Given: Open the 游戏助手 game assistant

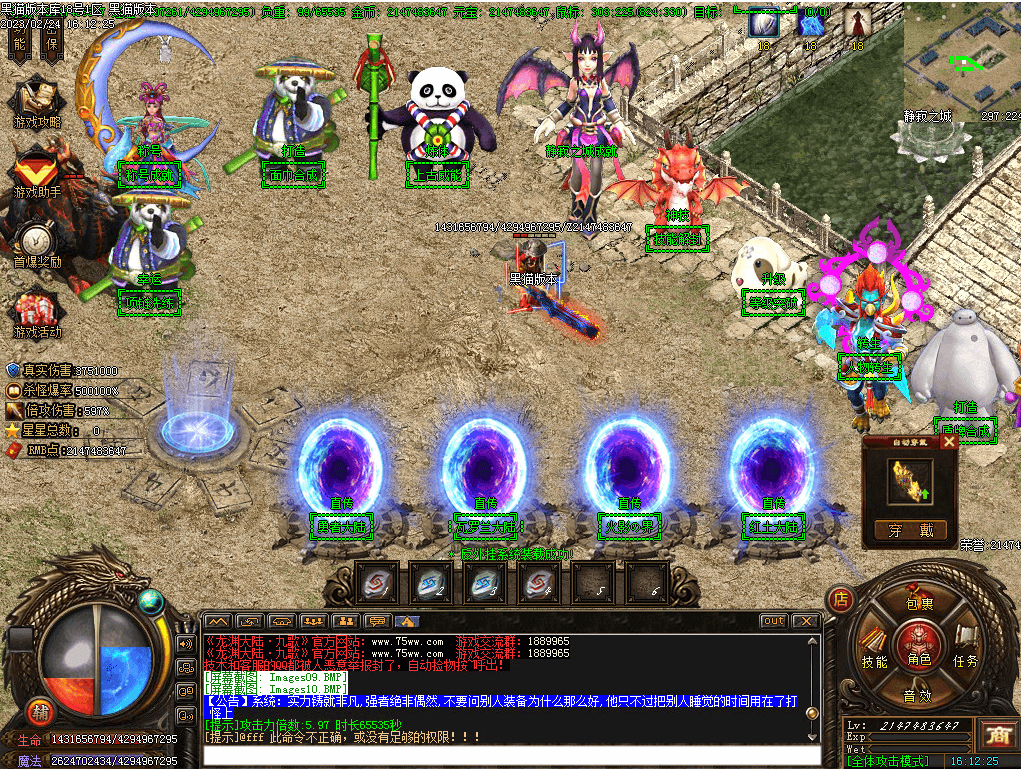Looking at the screenshot, I should 36,171.
